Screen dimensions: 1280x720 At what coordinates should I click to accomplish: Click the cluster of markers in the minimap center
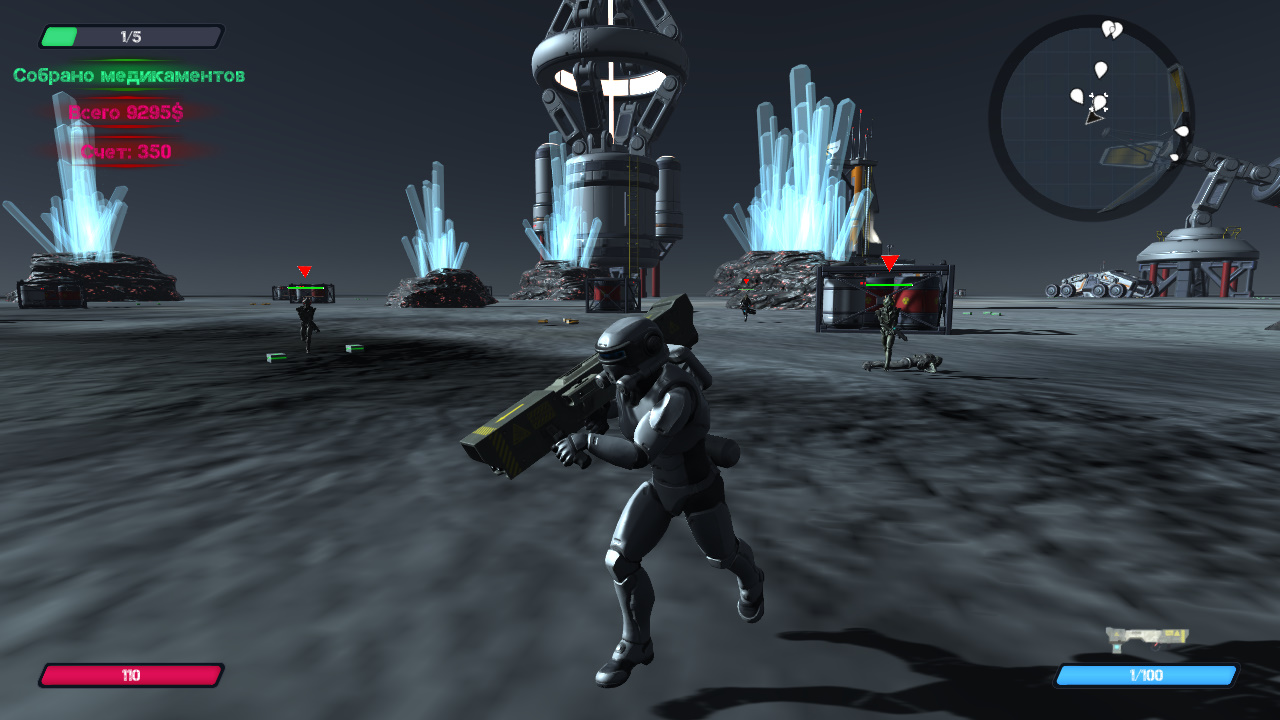pos(1100,100)
